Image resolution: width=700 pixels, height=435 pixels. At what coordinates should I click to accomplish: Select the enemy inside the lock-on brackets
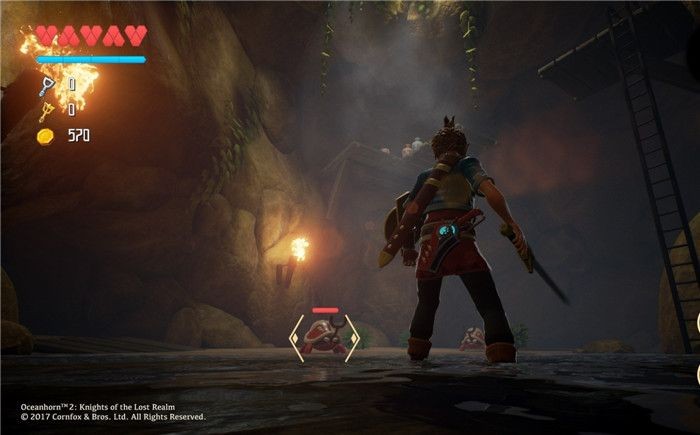[324, 338]
